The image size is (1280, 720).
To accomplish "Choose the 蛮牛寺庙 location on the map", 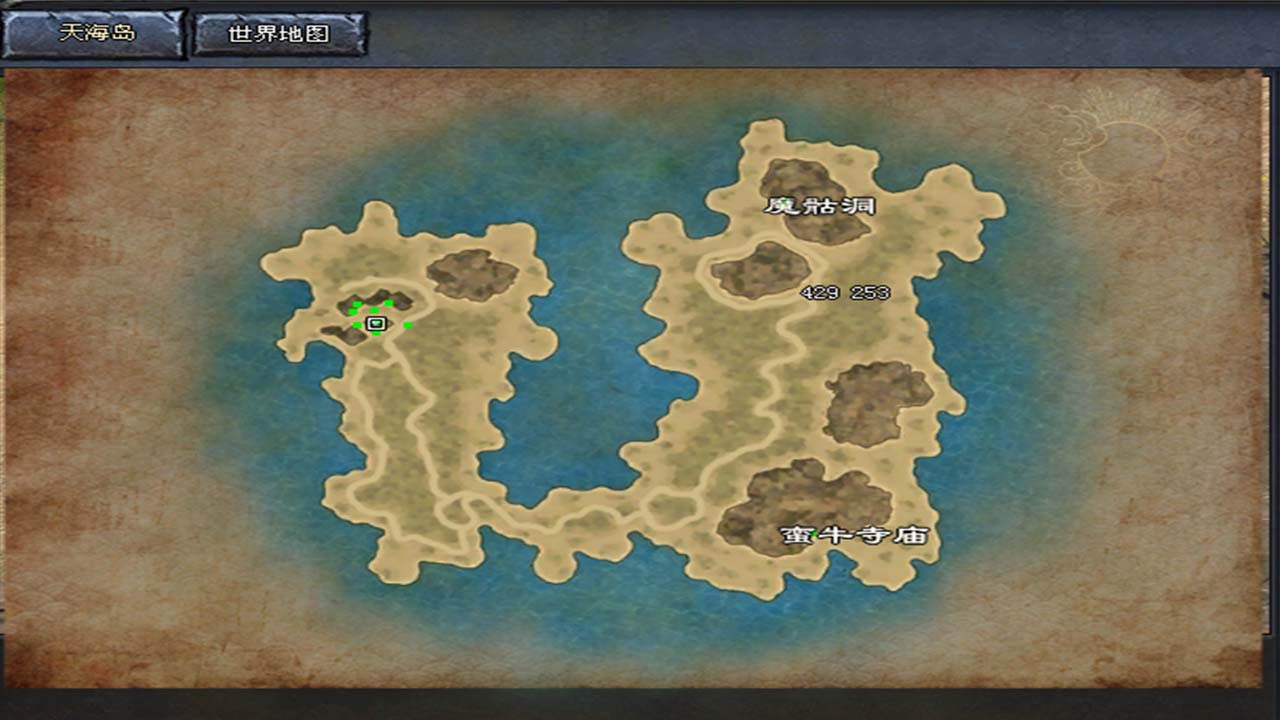I will point(855,535).
